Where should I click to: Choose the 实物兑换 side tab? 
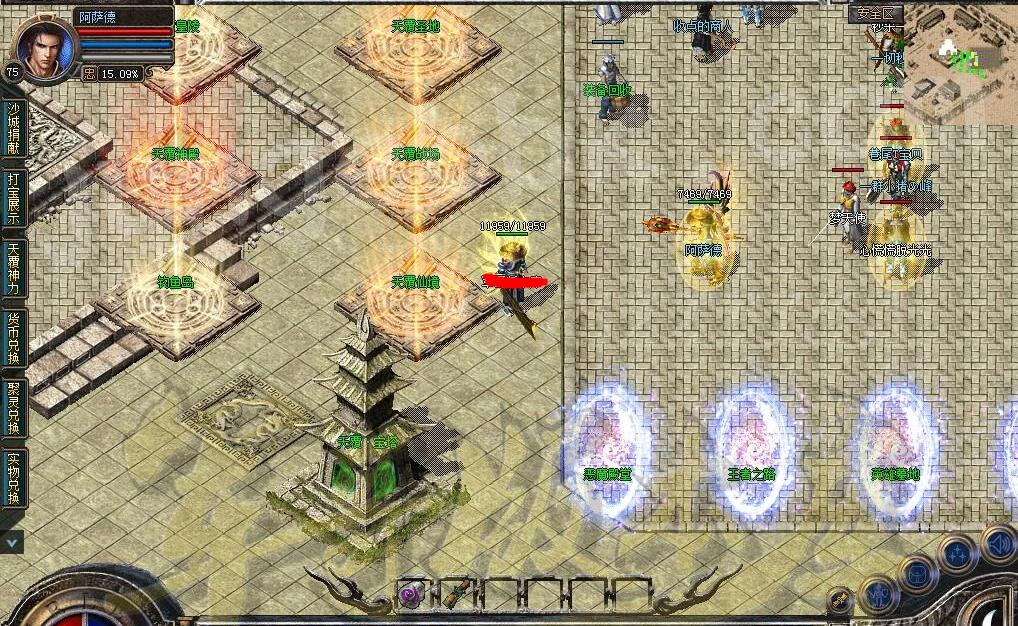pos(13,477)
